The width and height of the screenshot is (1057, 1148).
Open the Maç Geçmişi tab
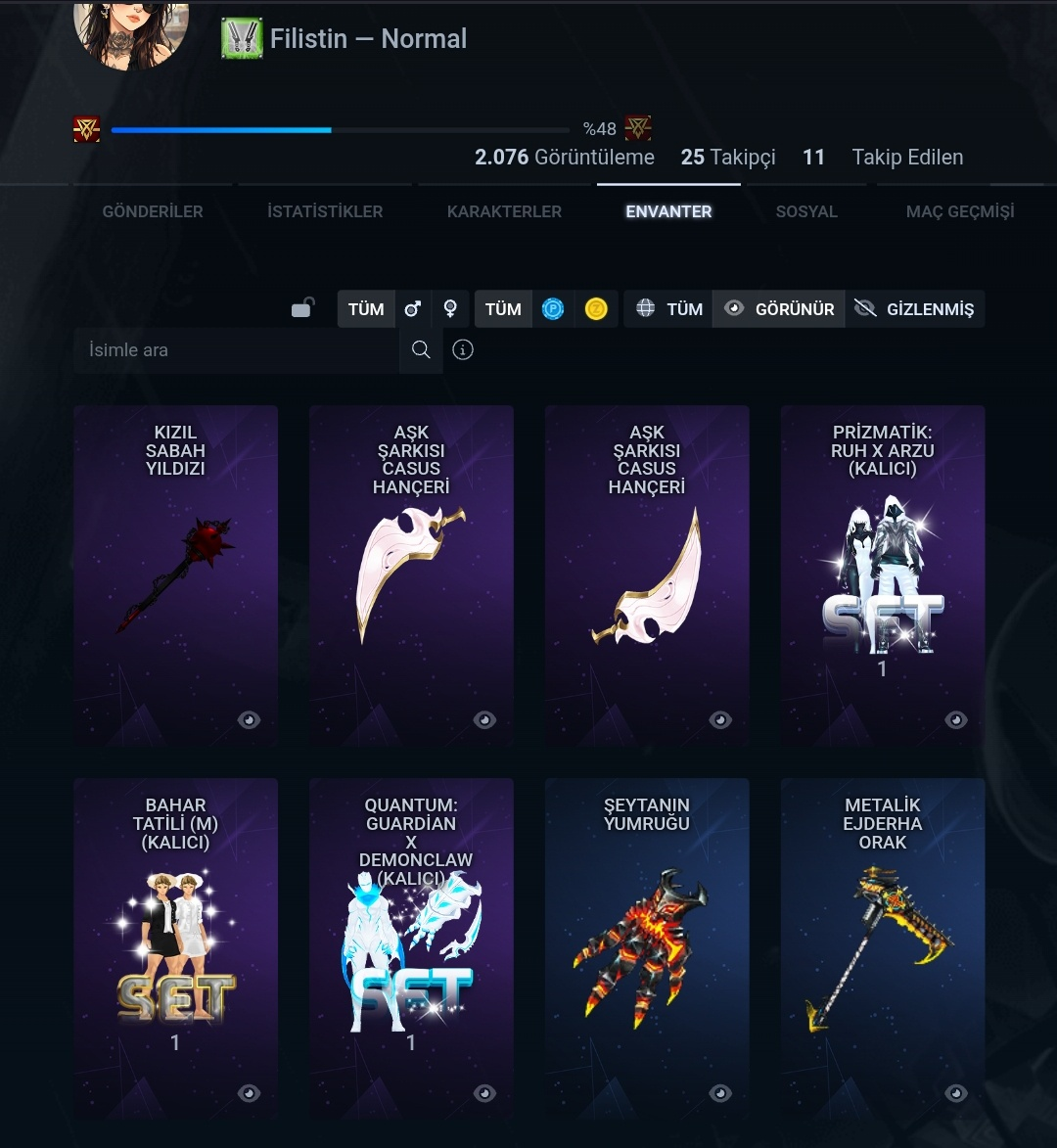click(960, 211)
